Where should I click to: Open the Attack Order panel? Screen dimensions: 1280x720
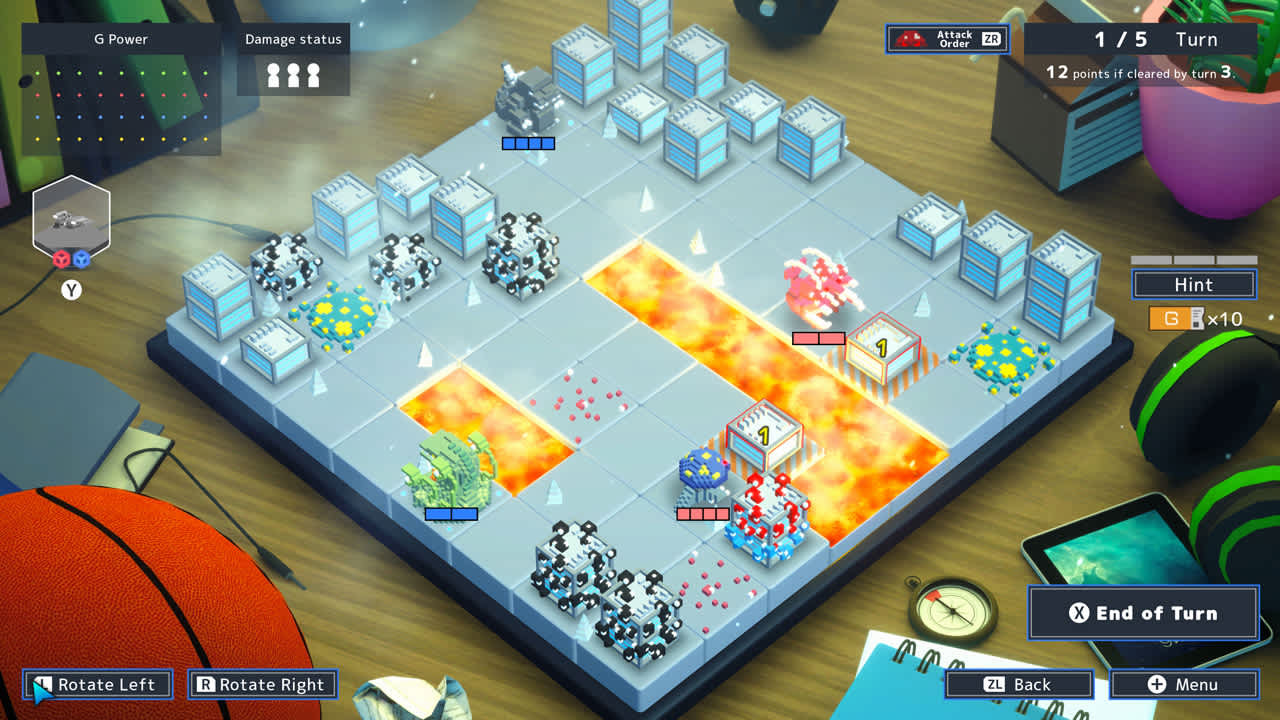(946, 39)
